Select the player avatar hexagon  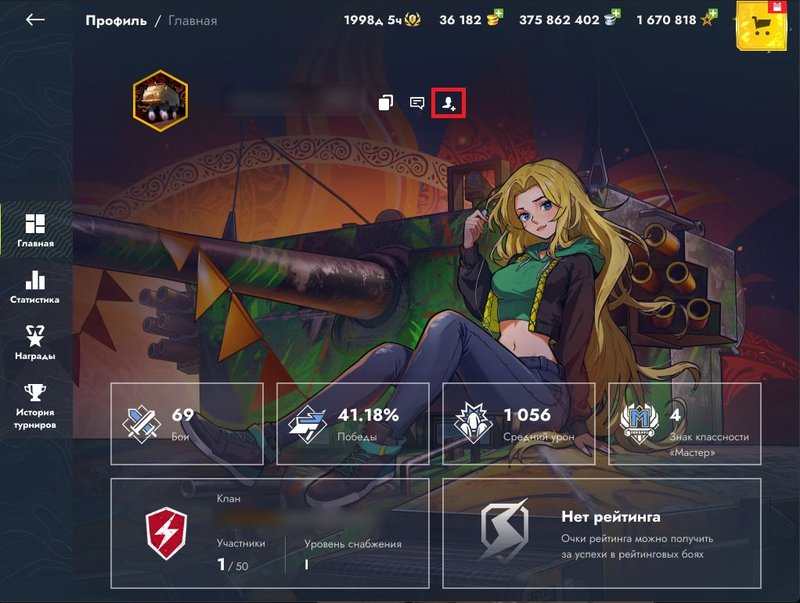pyautogui.click(x=160, y=101)
